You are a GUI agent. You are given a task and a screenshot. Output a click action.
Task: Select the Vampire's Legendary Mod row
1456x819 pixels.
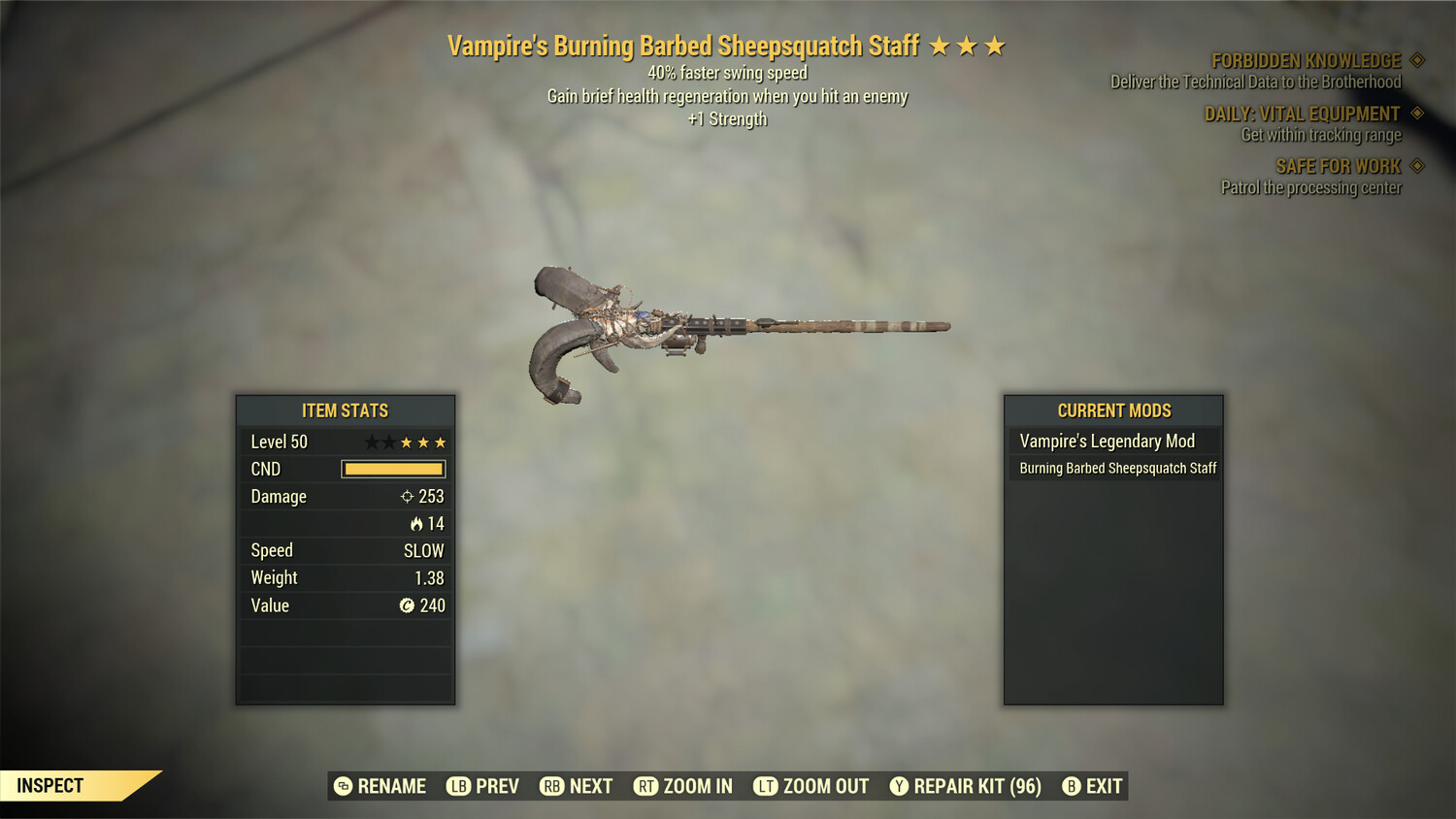[1112, 442]
